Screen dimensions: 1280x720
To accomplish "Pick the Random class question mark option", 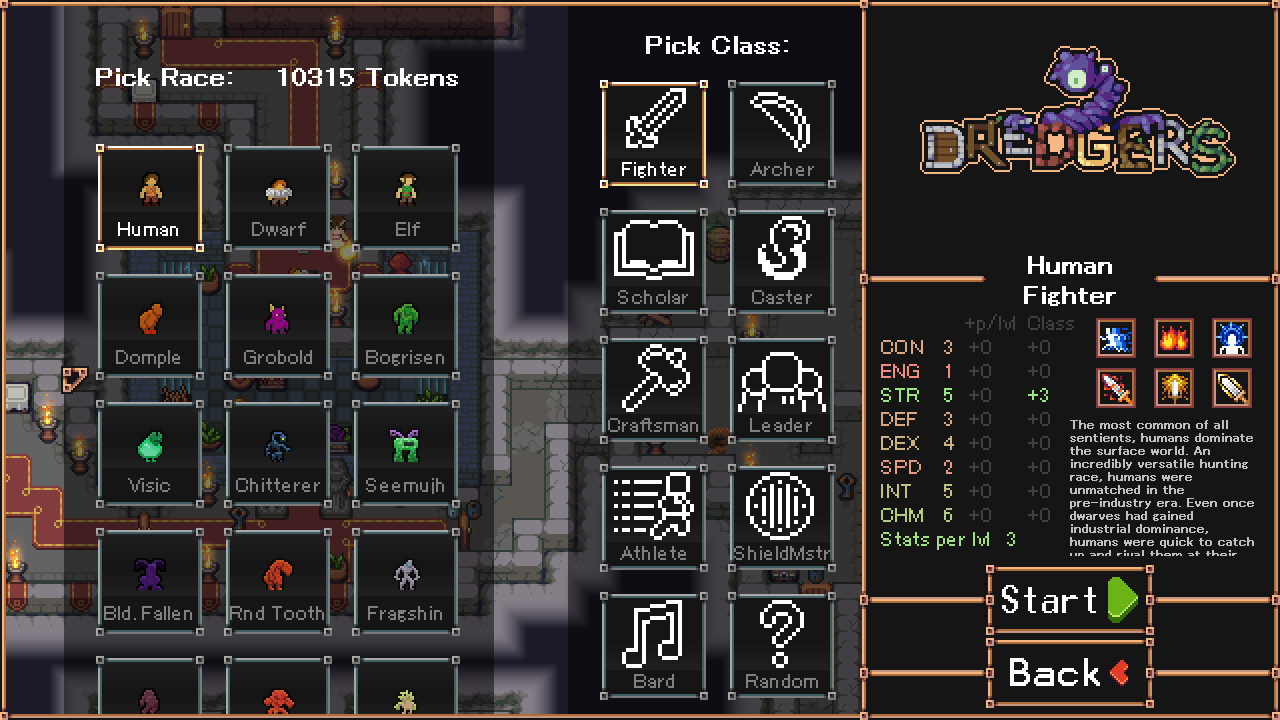I will (782, 642).
